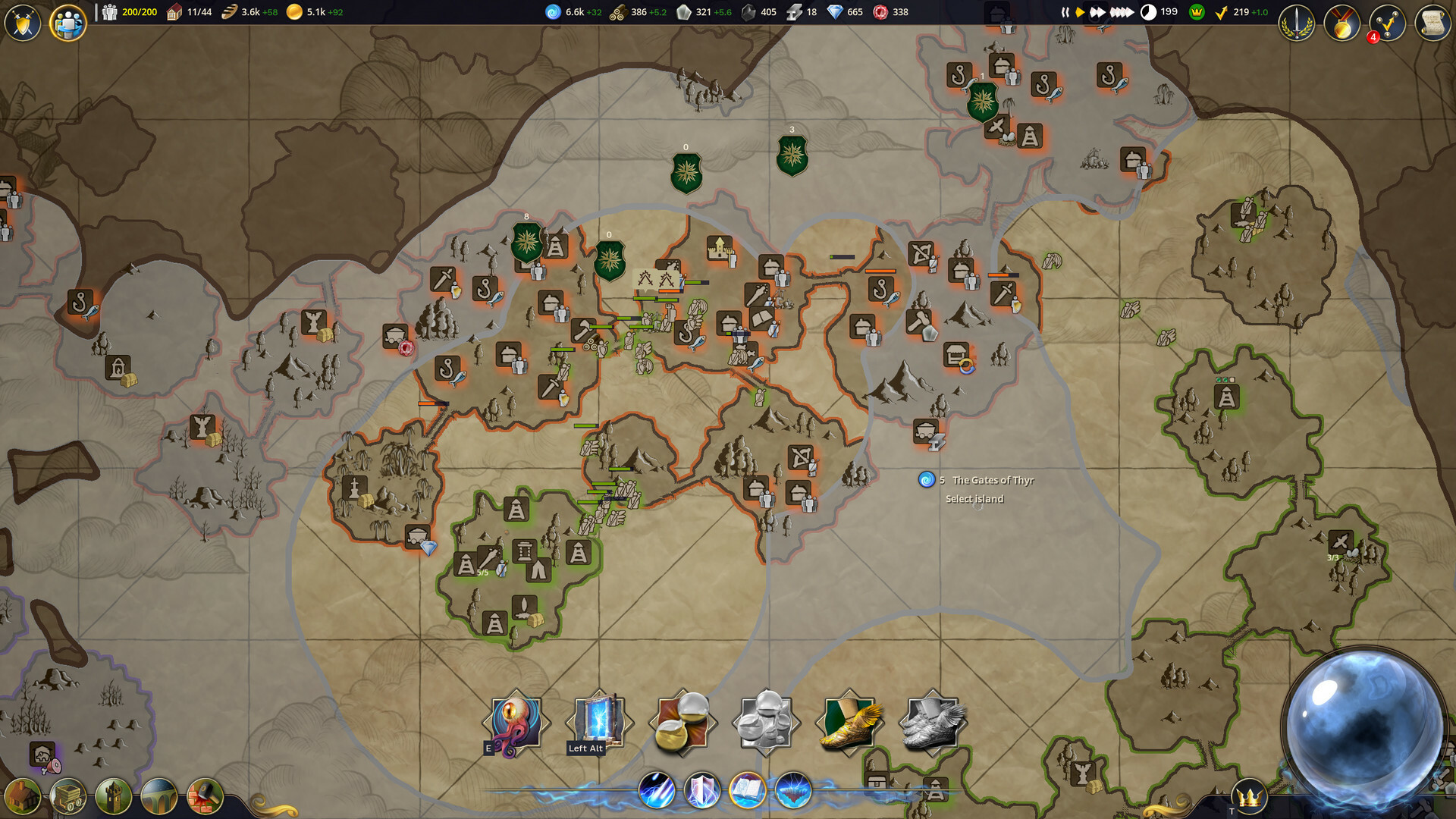Screen dimensions: 1456x819
Task: Click the crossed swords emblem in top left corner
Action: click(x=22, y=23)
